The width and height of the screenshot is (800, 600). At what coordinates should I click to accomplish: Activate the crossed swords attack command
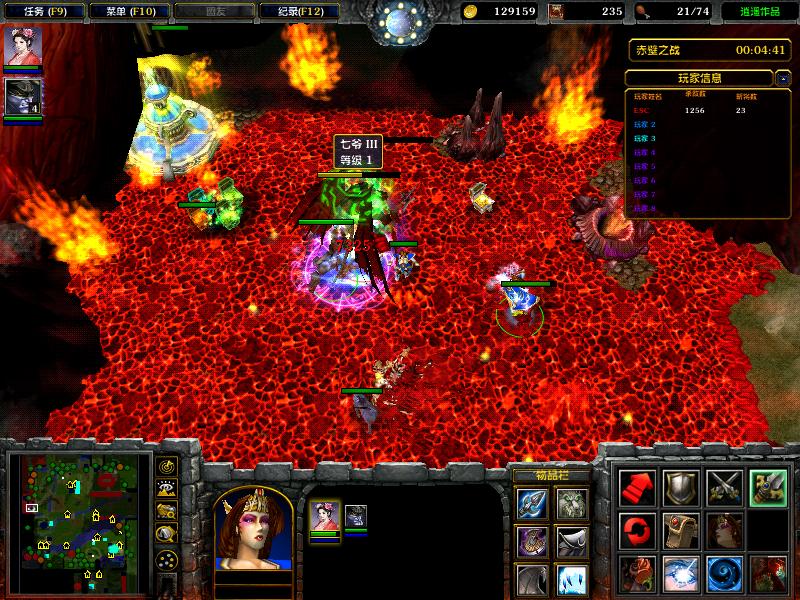click(x=724, y=487)
